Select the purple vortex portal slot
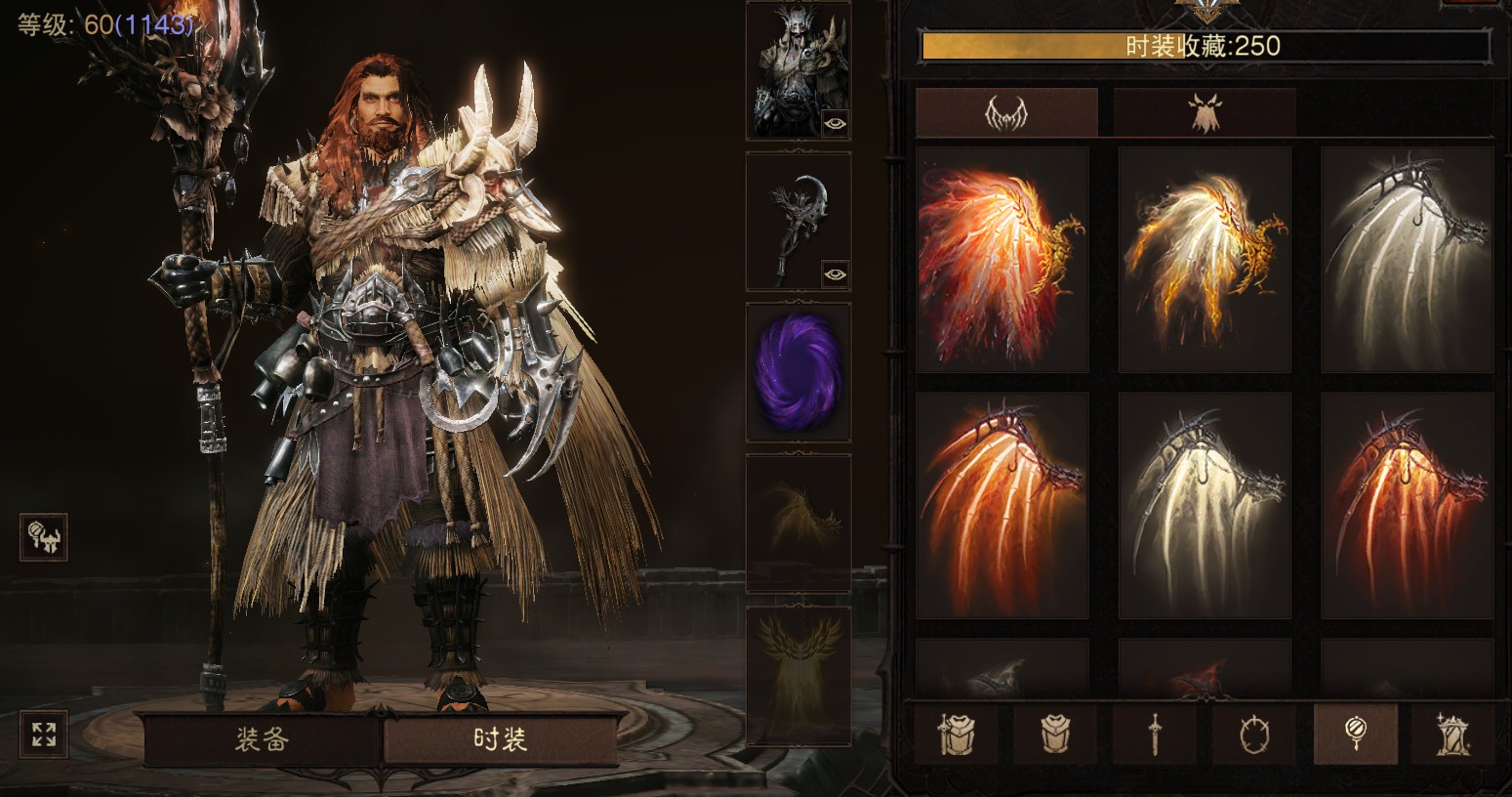 (798, 372)
